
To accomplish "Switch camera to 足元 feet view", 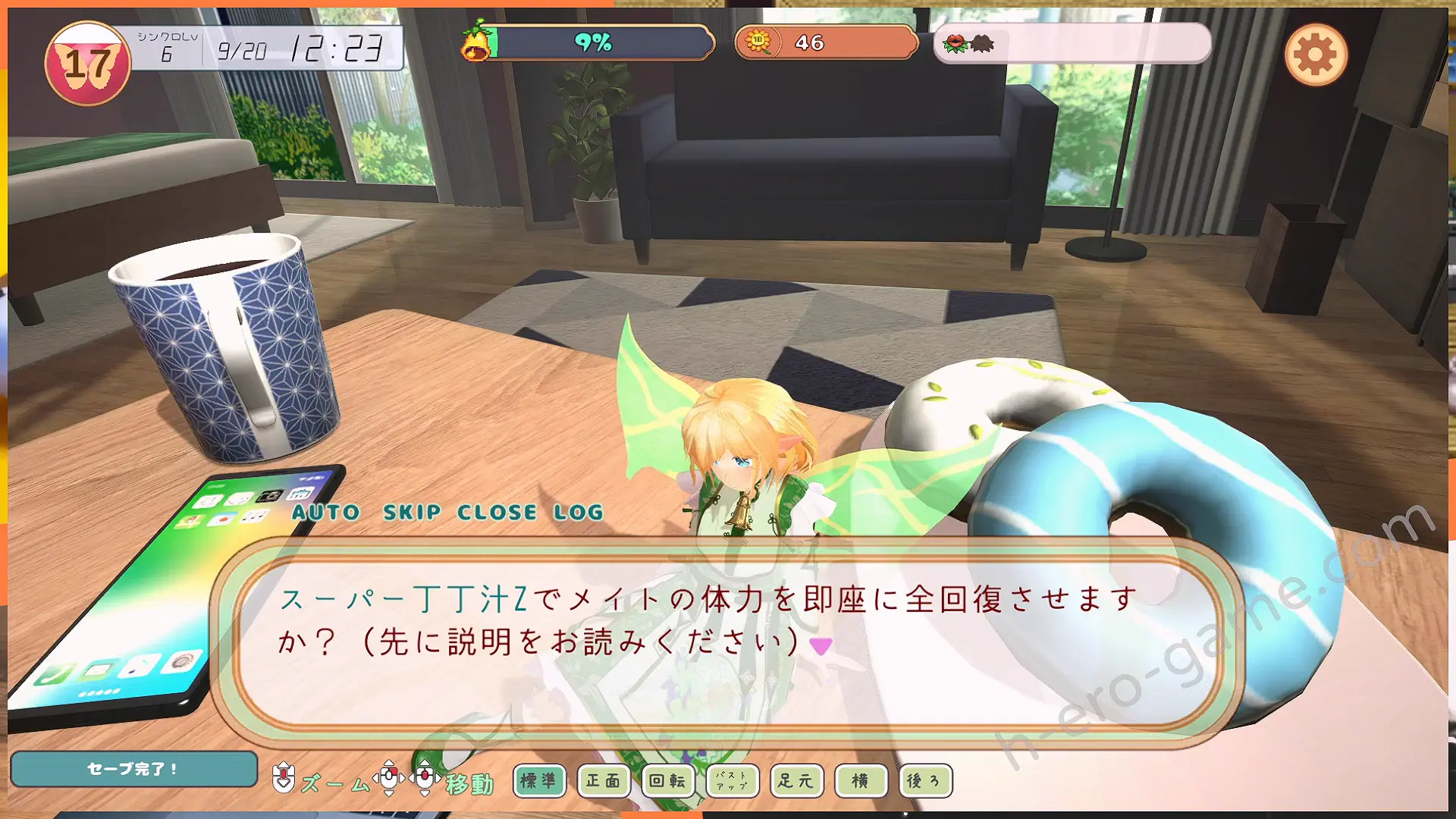I will [x=796, y=780].
